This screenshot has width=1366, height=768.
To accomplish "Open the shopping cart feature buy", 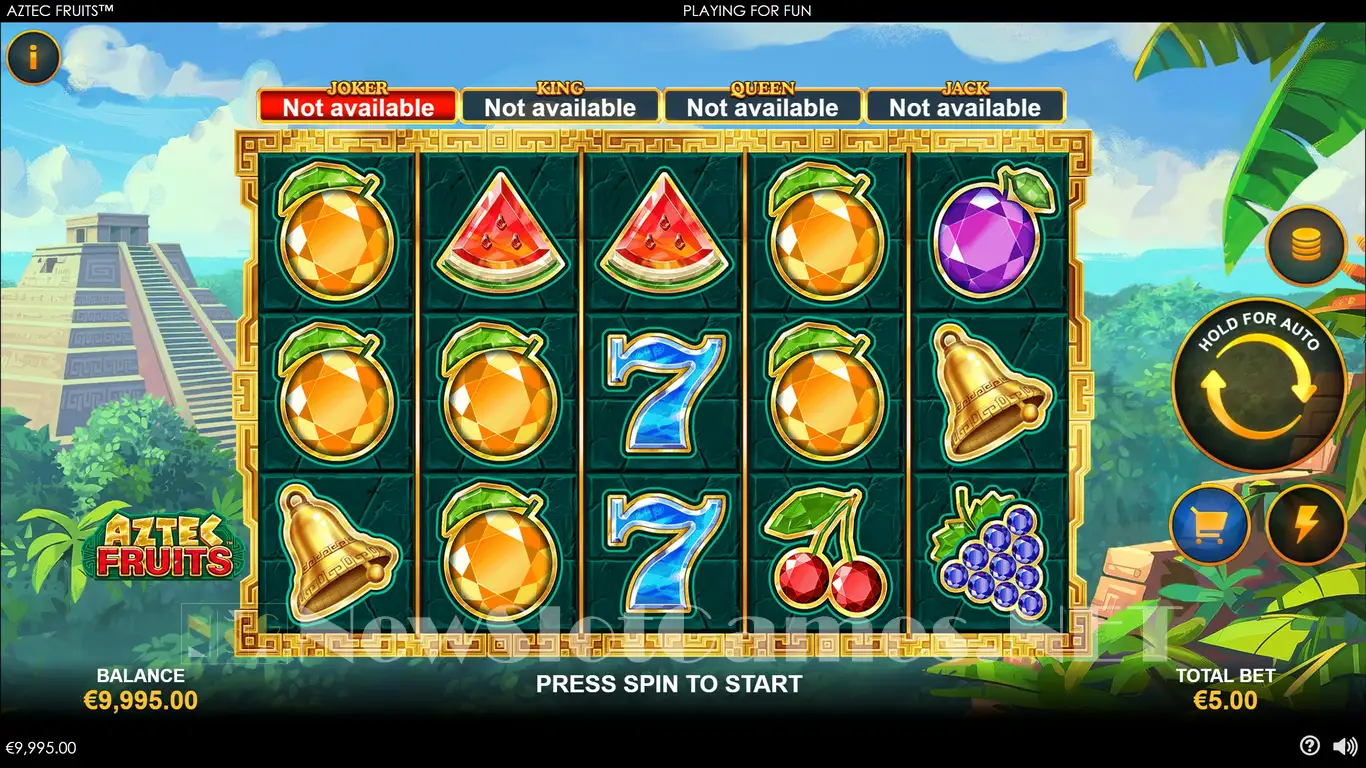I will (x=1210, y=525).
